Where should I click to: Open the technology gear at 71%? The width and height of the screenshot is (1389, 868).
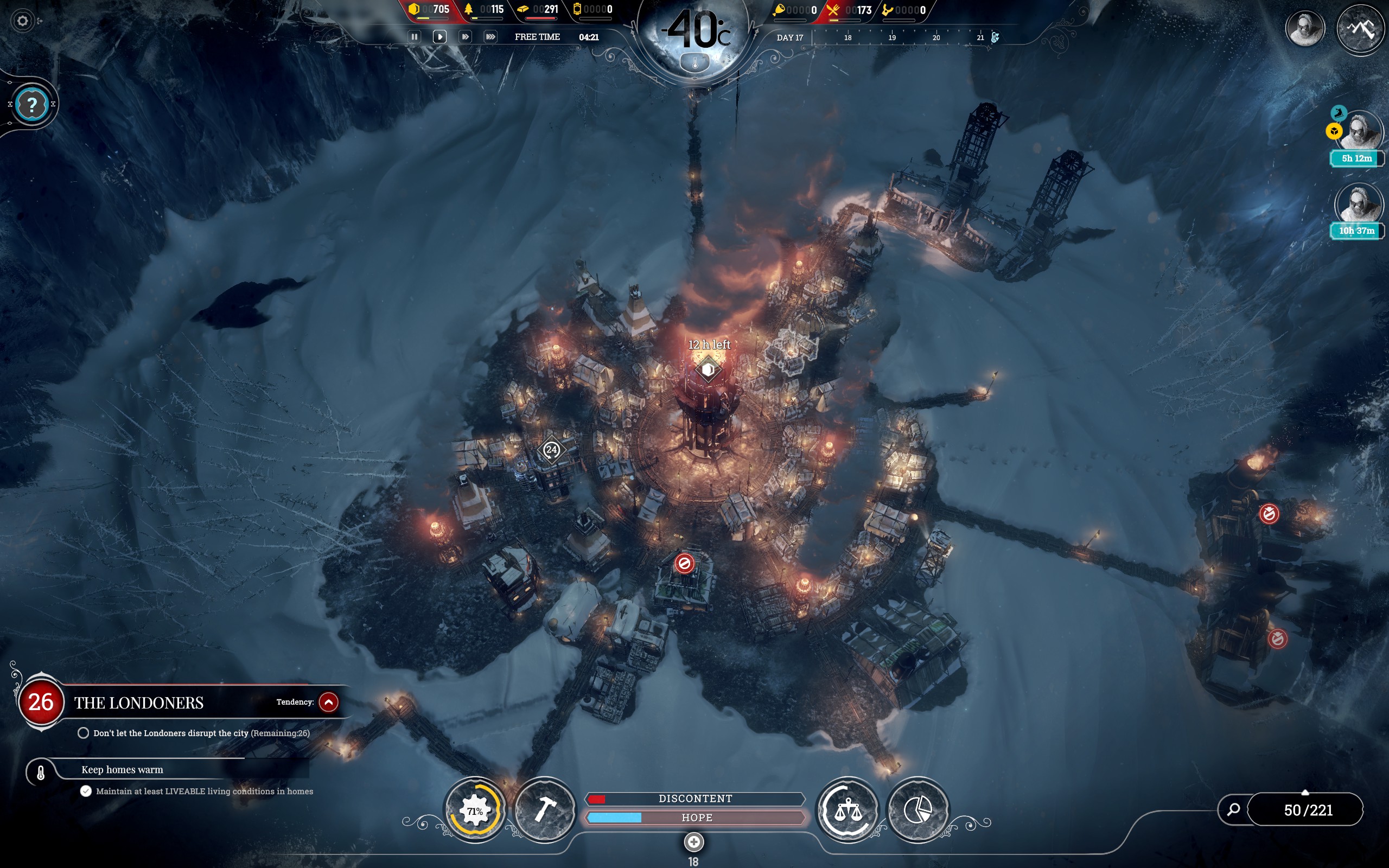click(x=475, y=810)
